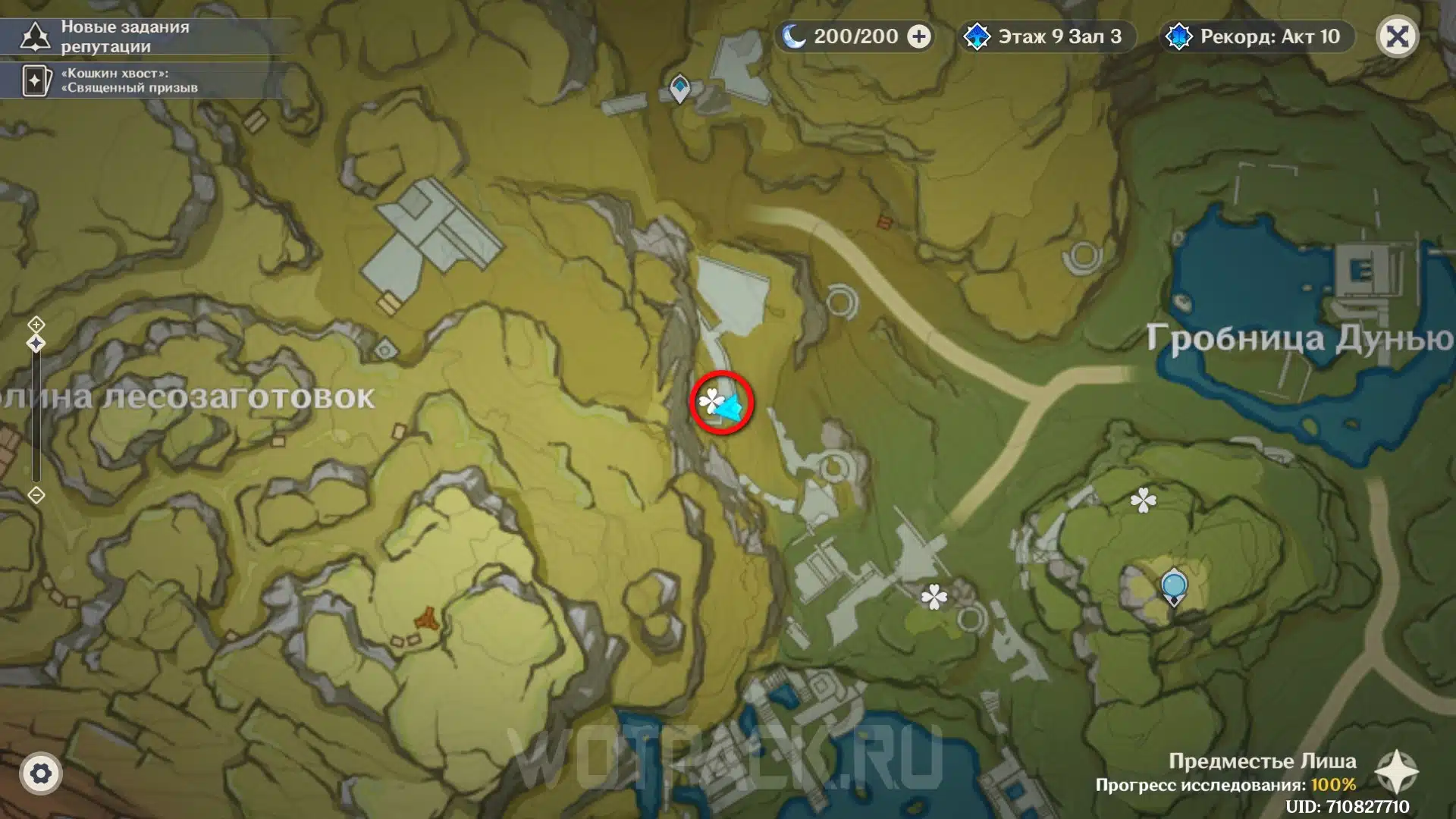Open Spiral Abyss Этаж 9 Зал 3 info
Viewport: 1456px width, 819px height.
pos(1046,36)
